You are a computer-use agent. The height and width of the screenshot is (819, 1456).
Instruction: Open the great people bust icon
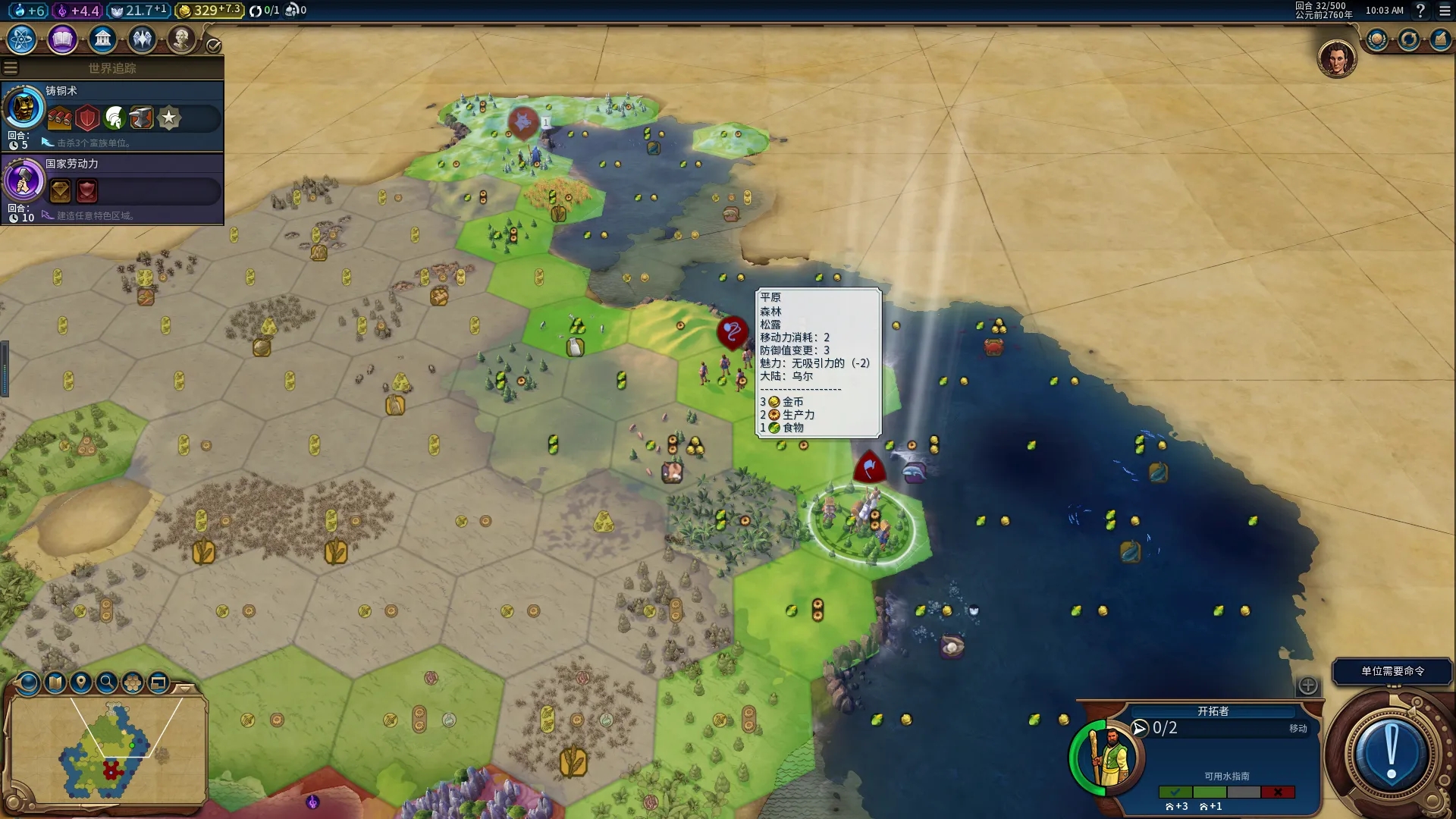181,39
